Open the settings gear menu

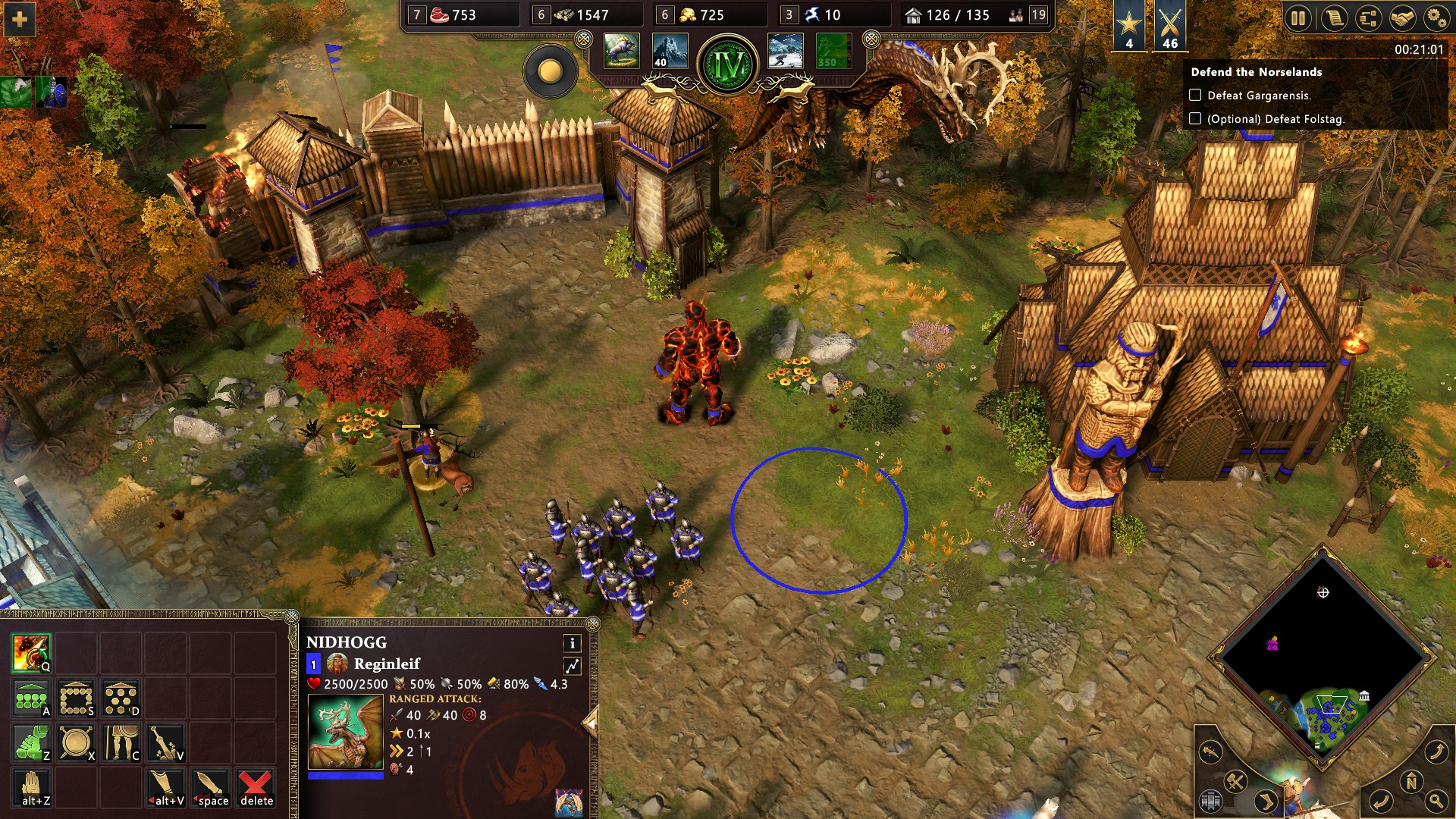tap(1436, 18)
